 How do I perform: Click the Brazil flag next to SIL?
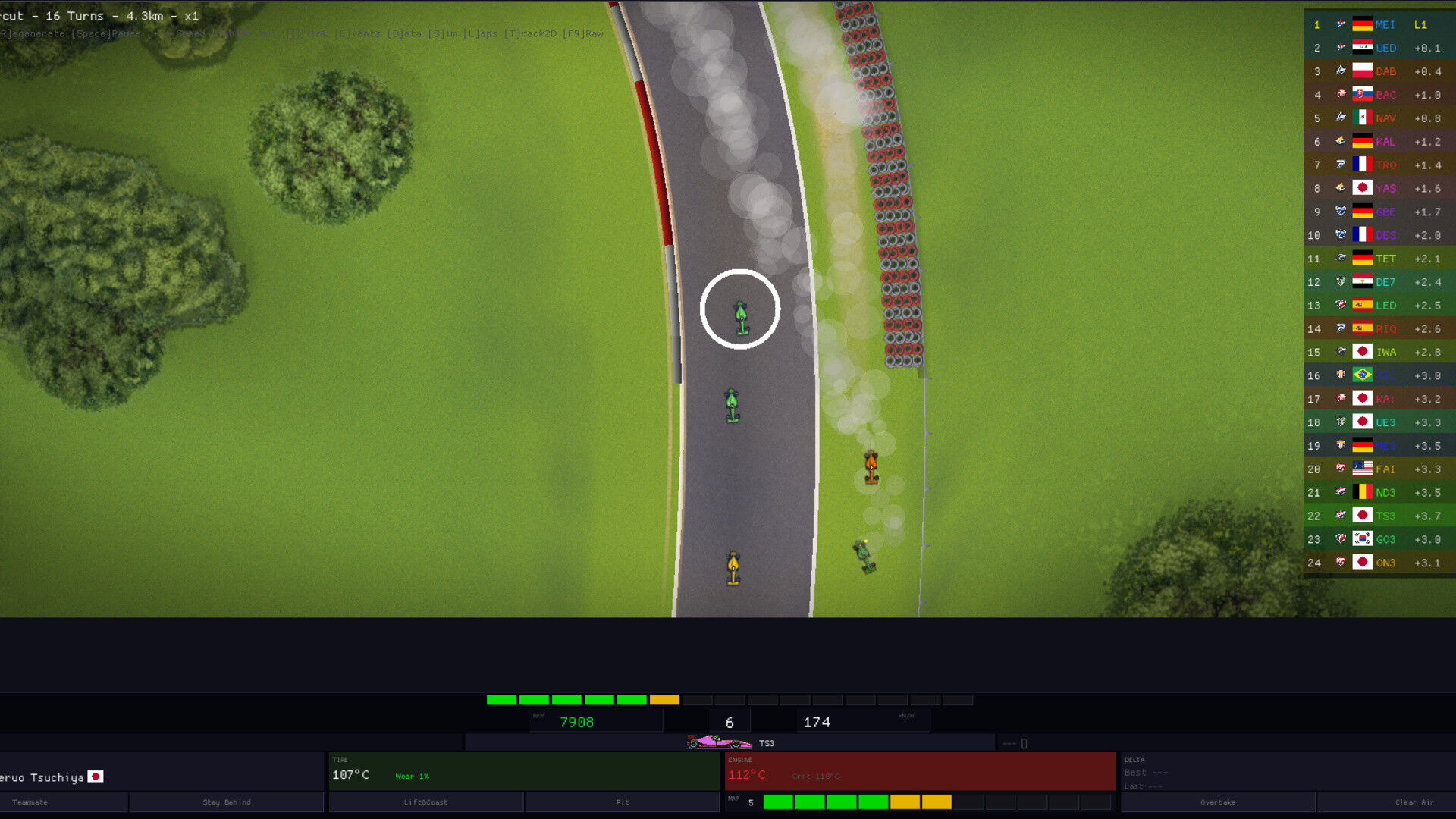pos(1361,375)
